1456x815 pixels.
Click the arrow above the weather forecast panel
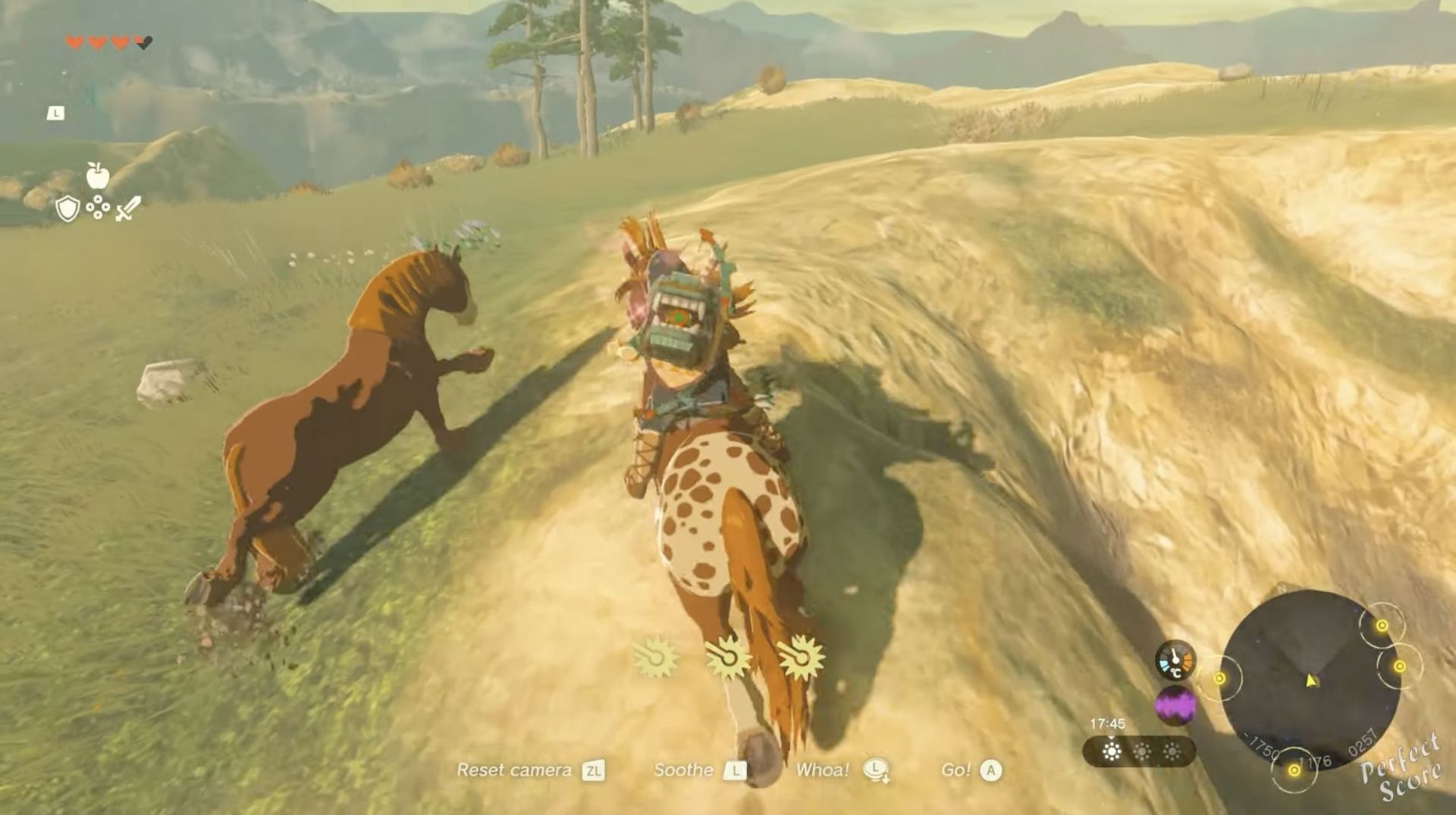pyautogui.click(x=1112, y=738)
